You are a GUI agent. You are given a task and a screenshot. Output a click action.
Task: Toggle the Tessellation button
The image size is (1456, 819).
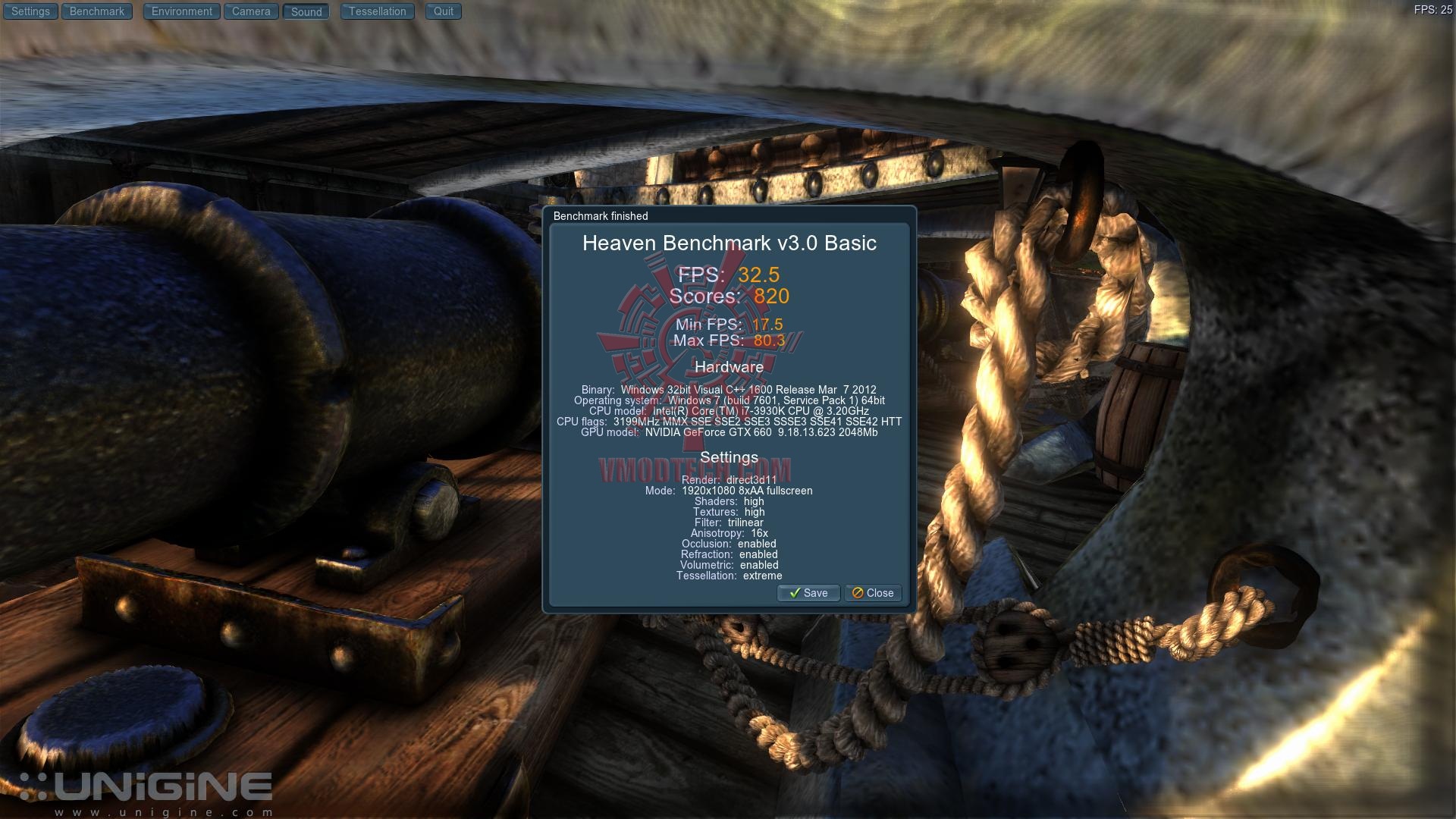tap(378, 11)
